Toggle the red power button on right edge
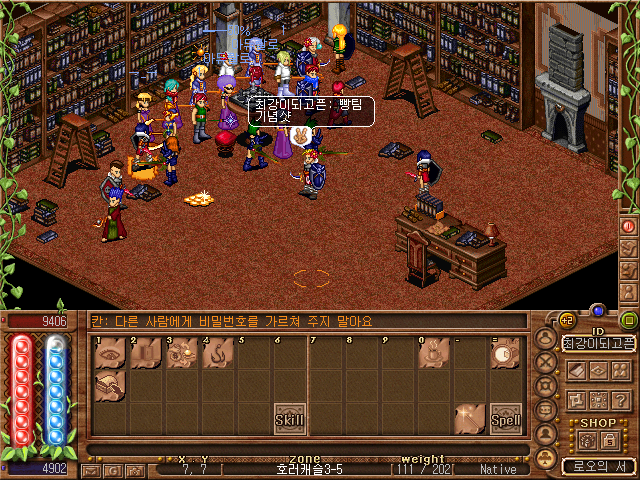This screenshot has height=480, width=640. click(629, 226)
